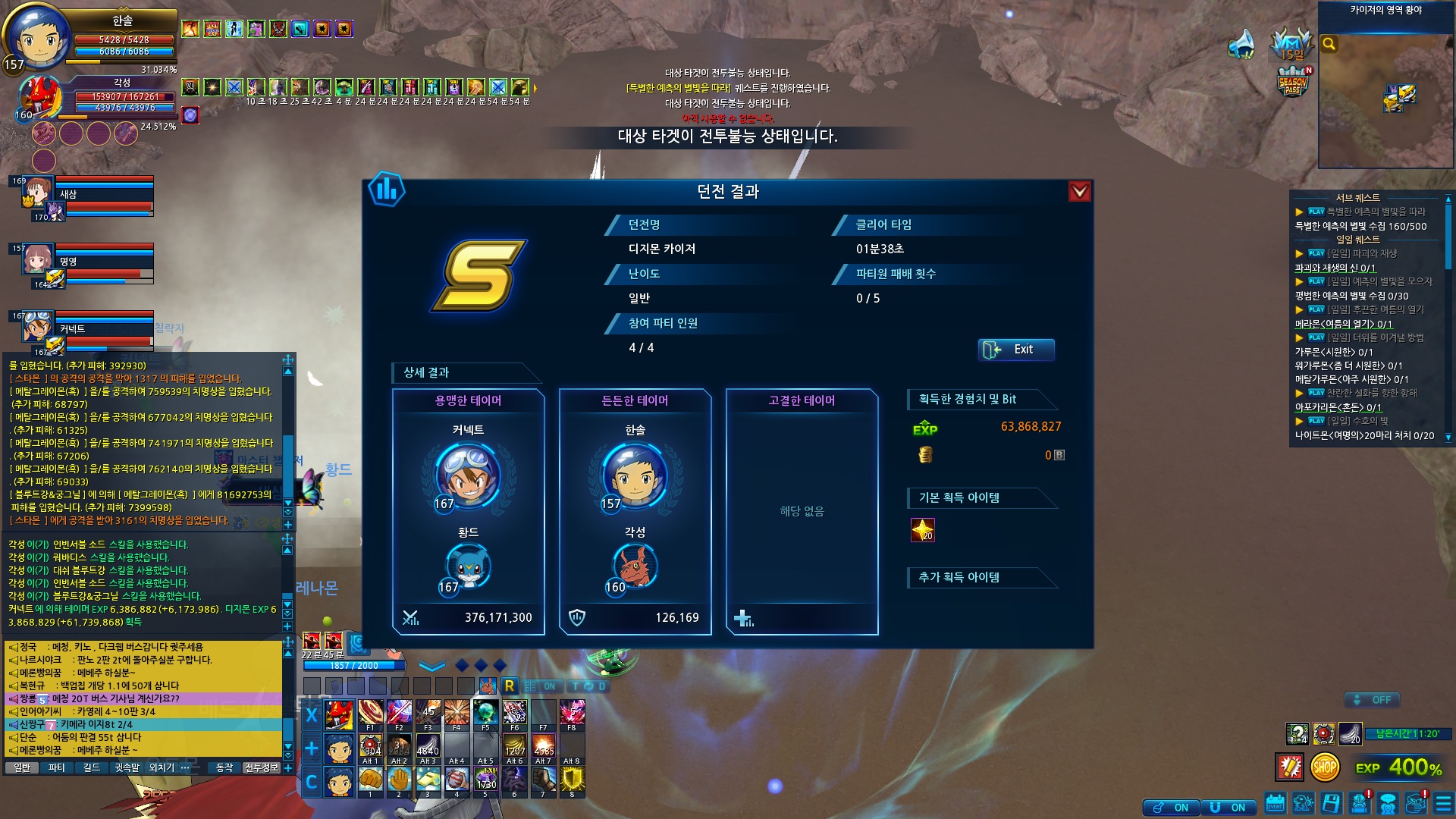
Task: Open the 파괴와 재생의 신 daily quest
Action: tap(1335, 268)
